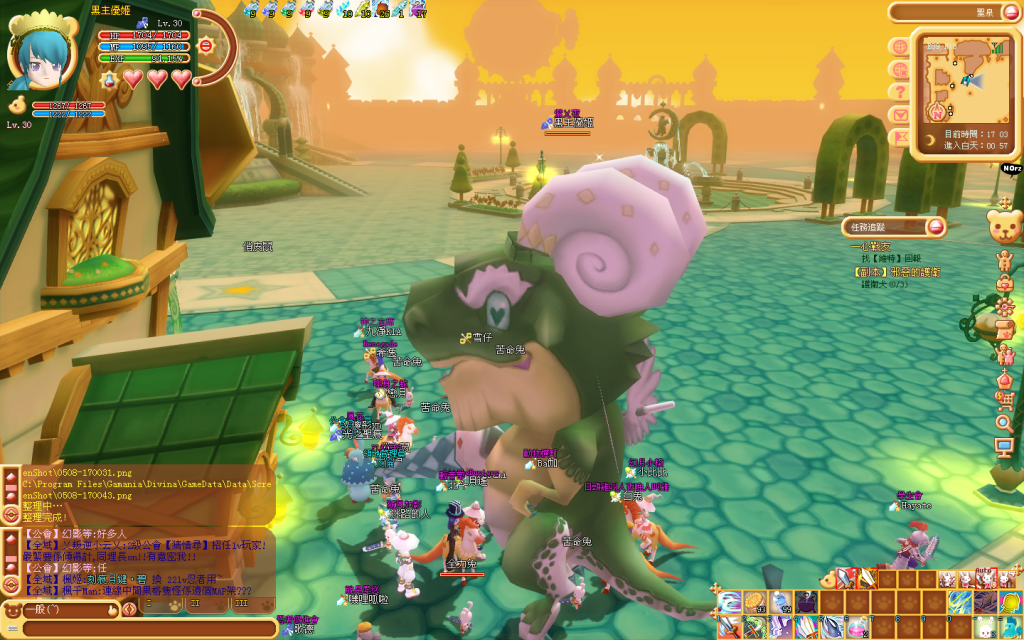Open the mail envelope button
This screenshot has height=640, width=1024.
coord(900,114)
